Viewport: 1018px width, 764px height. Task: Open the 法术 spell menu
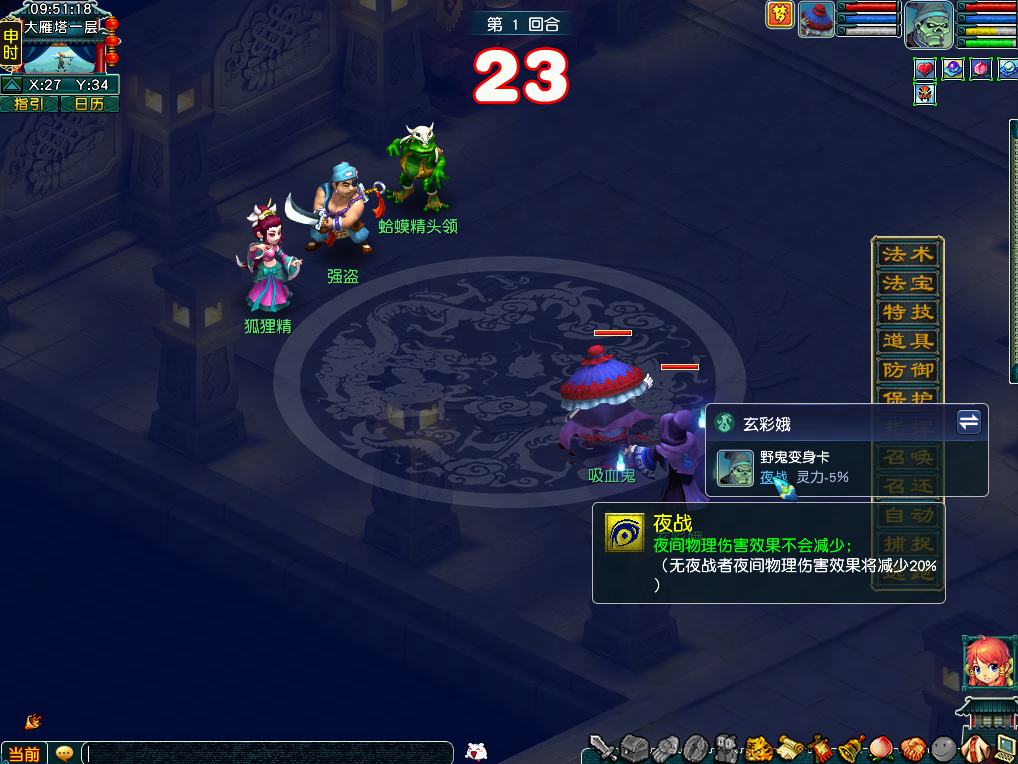tap(907, 255)
